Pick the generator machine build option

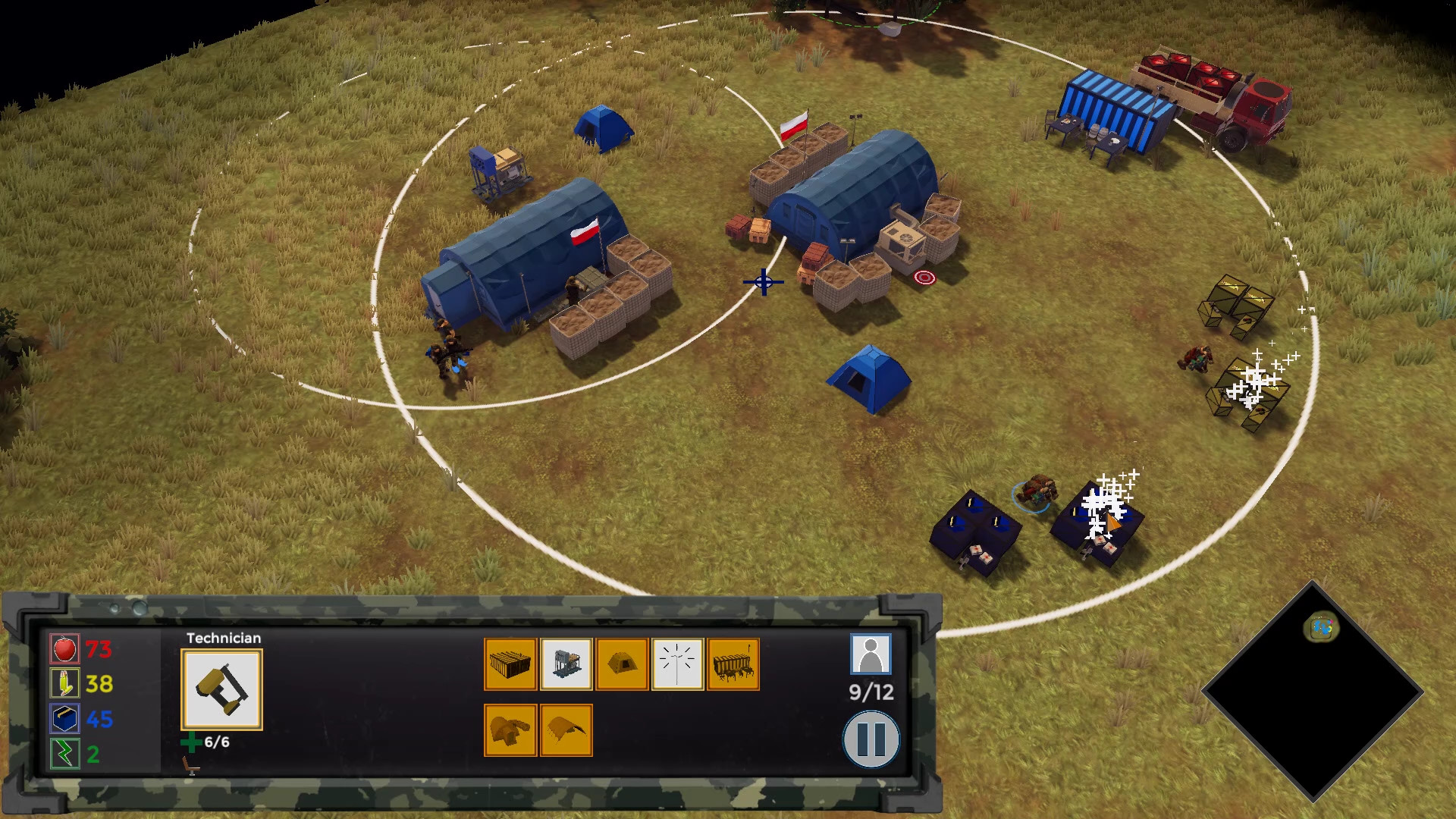(566, 664)
